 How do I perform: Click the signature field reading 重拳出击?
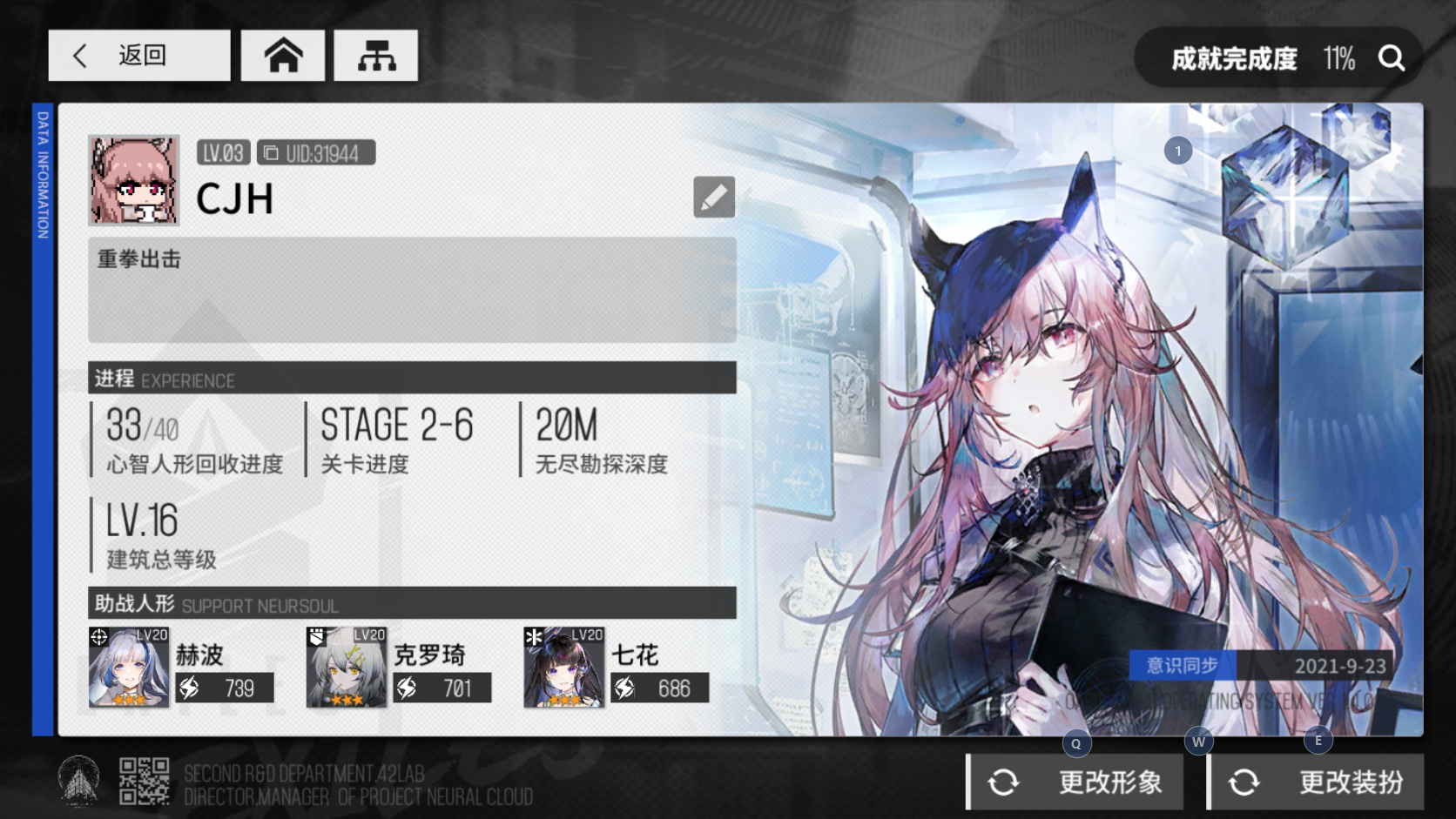(411, 289)
